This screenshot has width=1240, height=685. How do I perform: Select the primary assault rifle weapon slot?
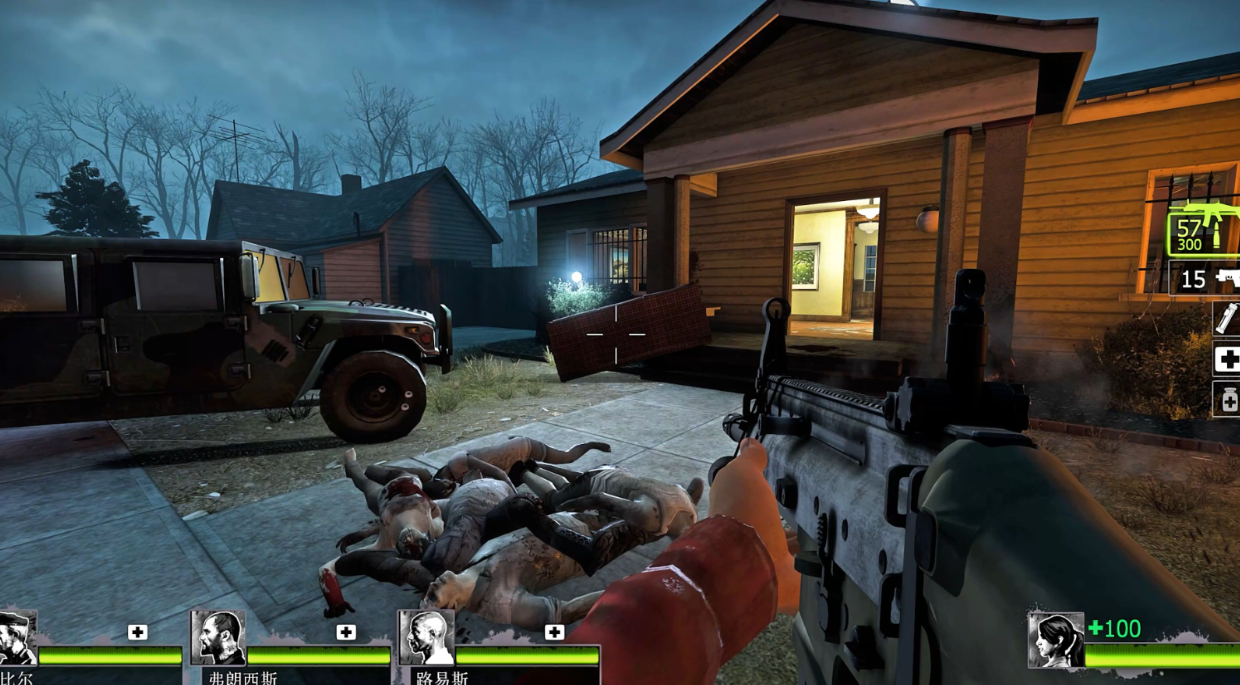[1203, 232]
